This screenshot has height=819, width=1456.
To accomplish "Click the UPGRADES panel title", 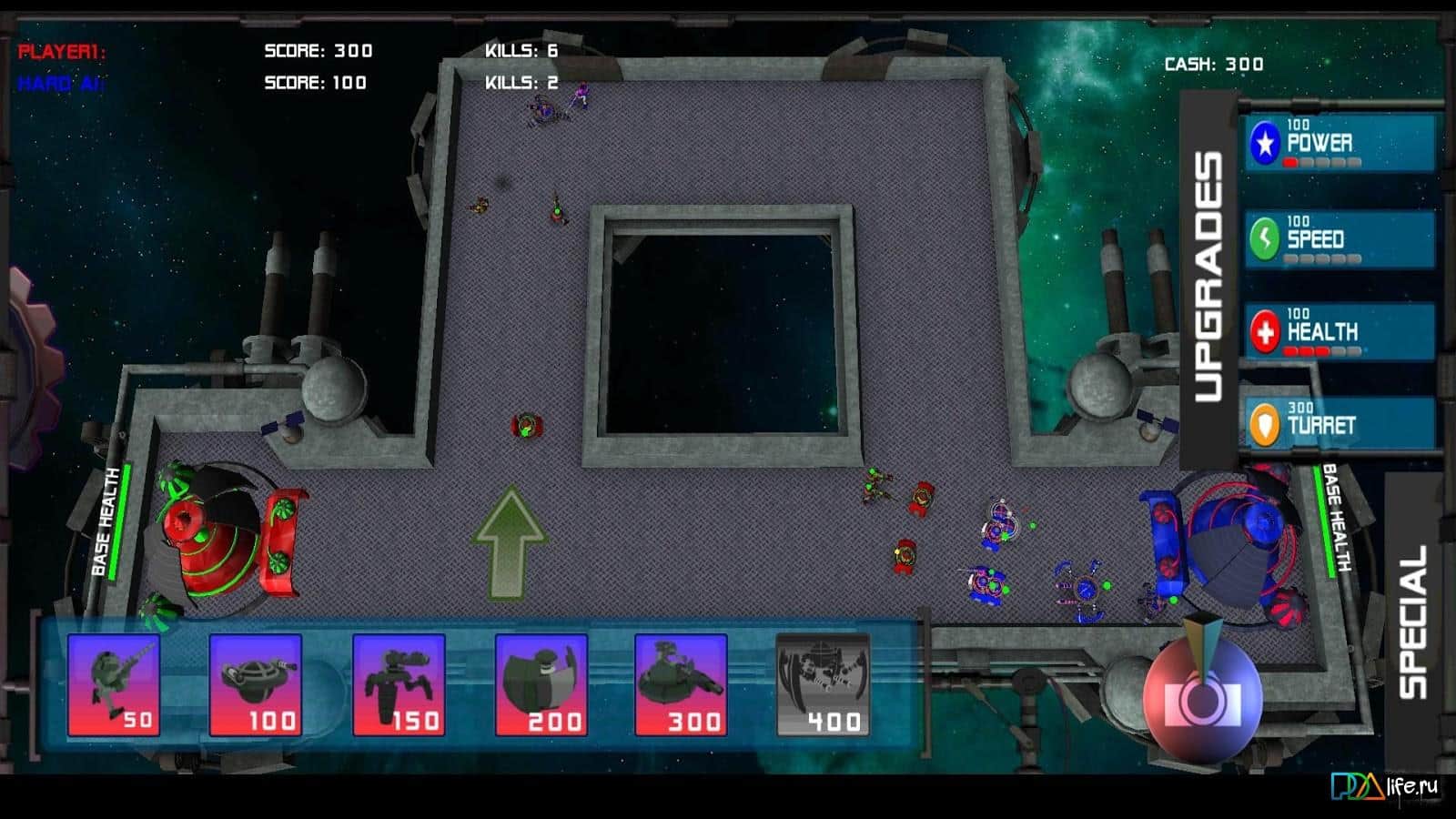I will (x=1210, y=273).
